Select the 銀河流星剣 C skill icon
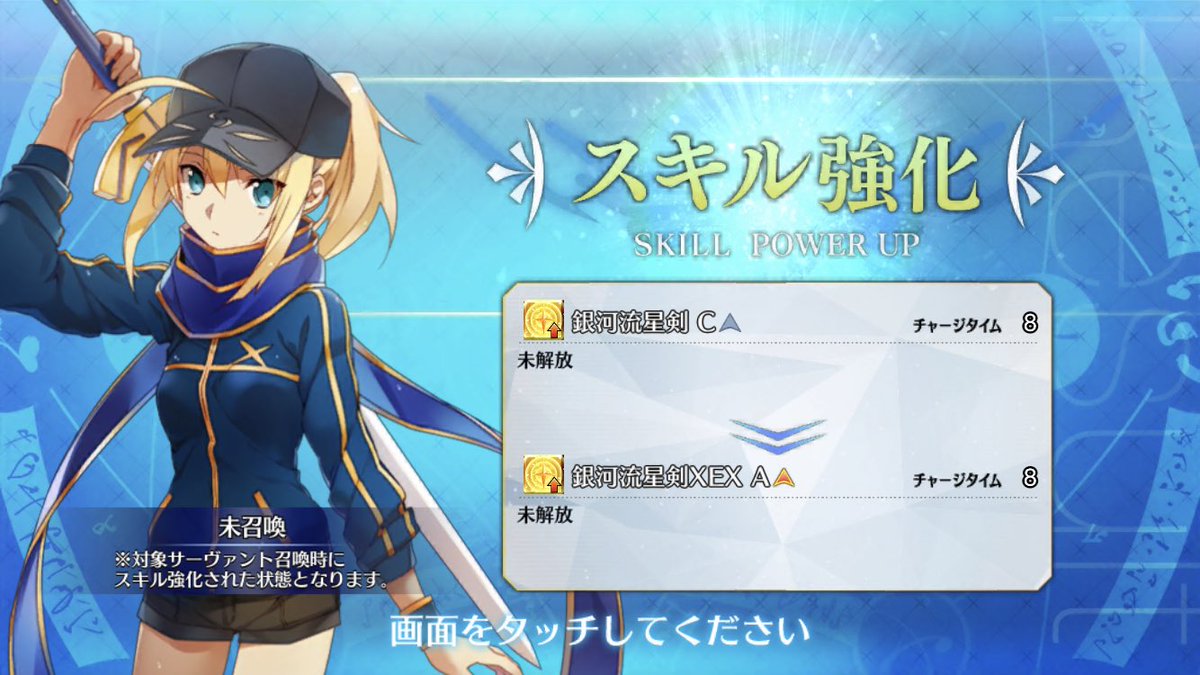Image resolution: width=1200 pixels, height=675 pixels. pyautogui.click(x=541, y=322)
